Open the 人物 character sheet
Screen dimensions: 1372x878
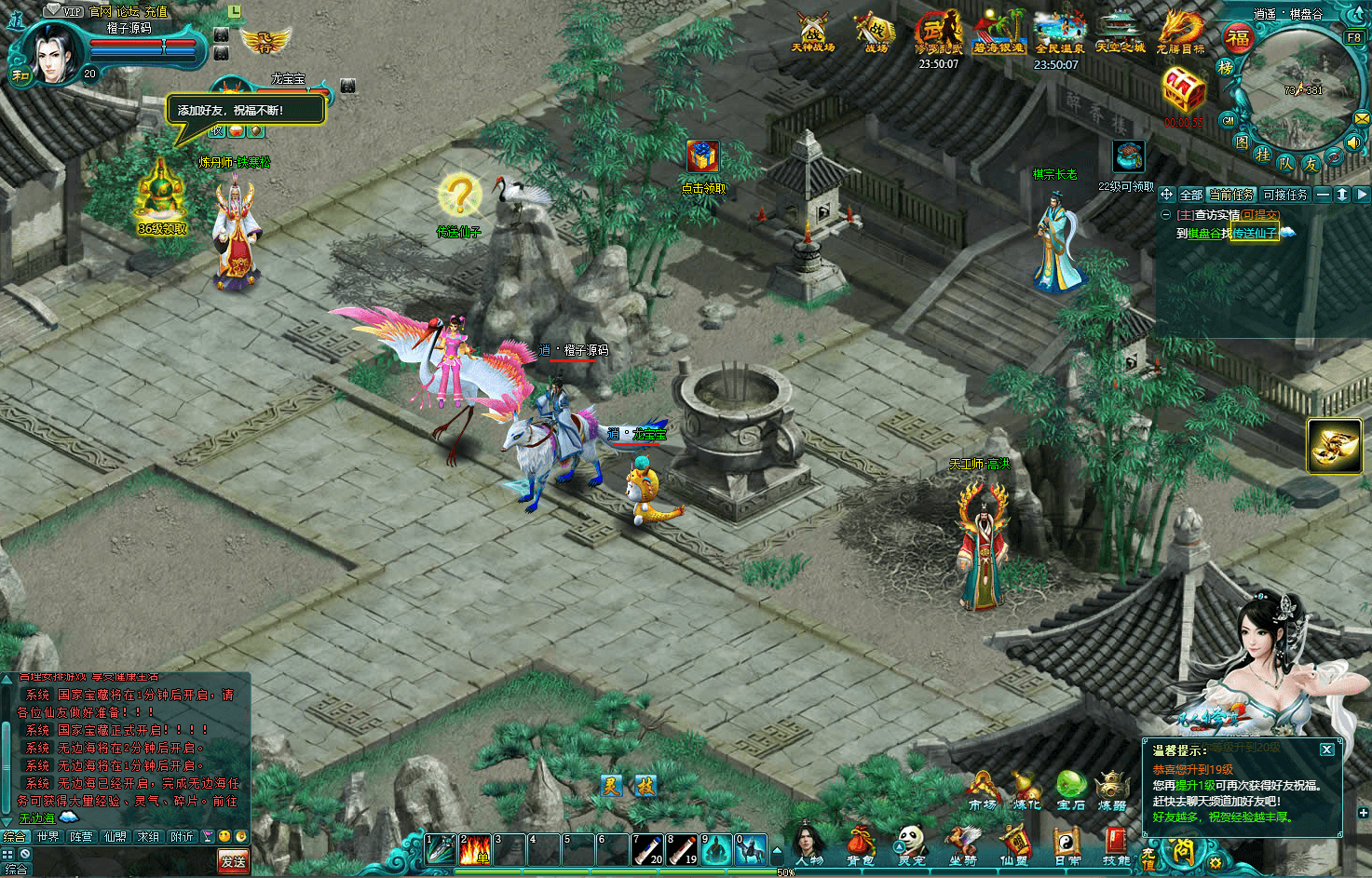point(808,844)
